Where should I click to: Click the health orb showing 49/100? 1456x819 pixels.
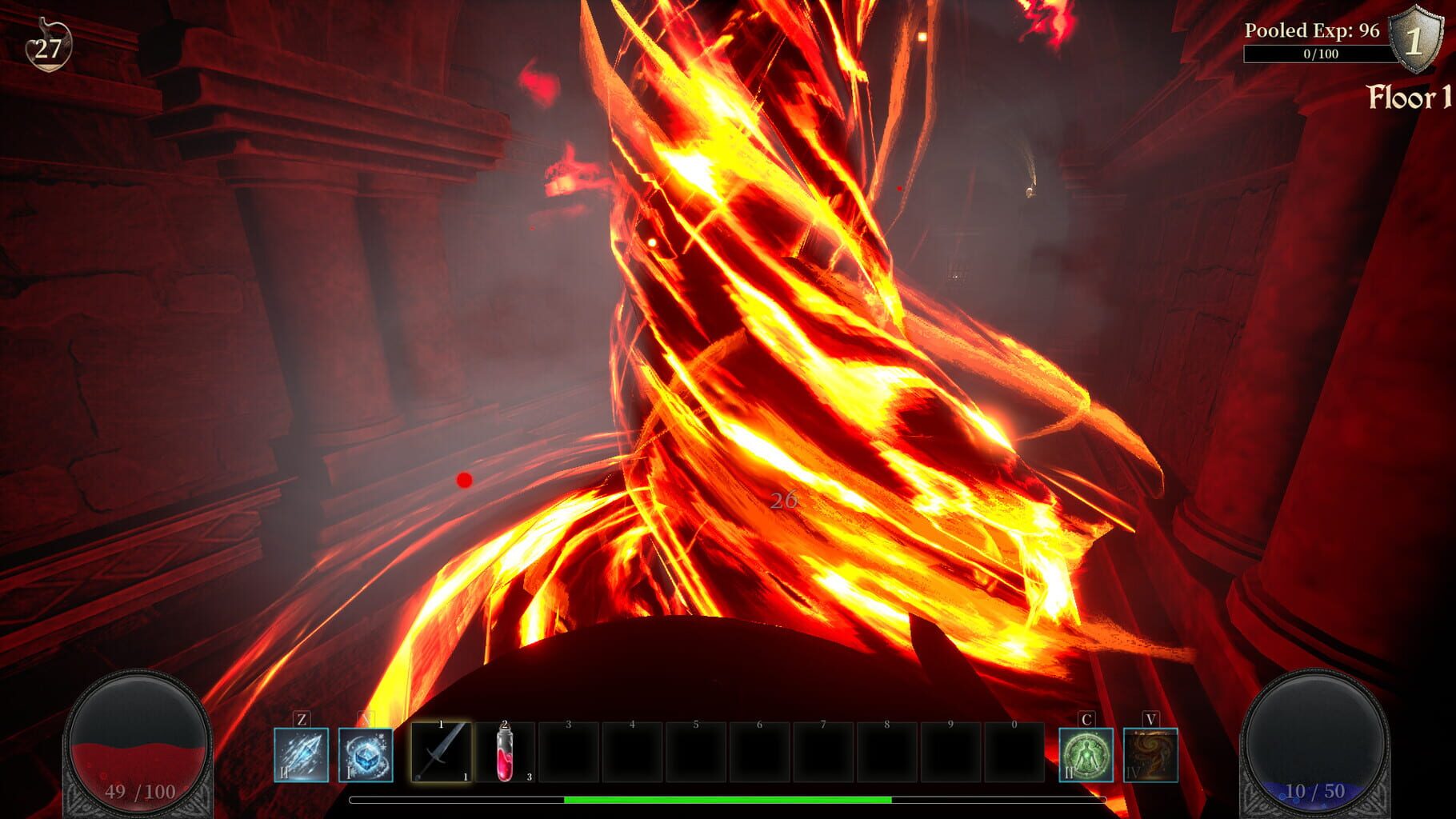tap(138, 744)
